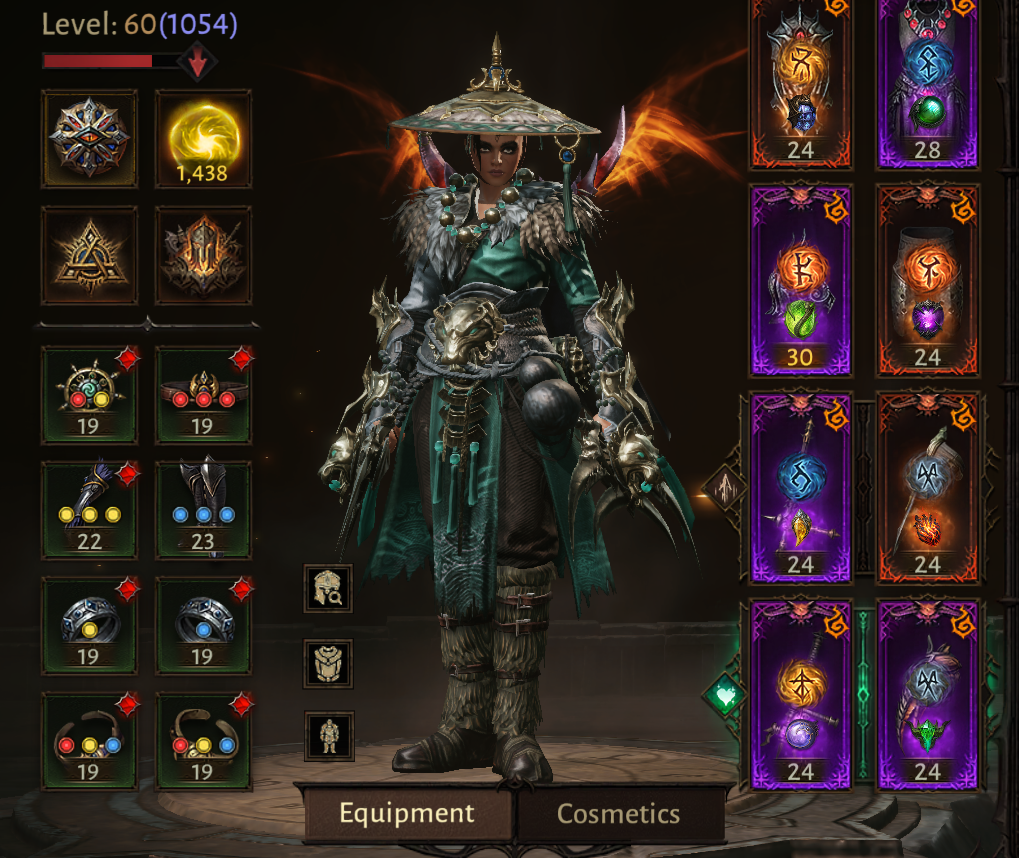The width and height of the screenshot is (1019, 858).
Task: Select the Equipment tab
Action: pyautogui.click(x=407, y=813)
